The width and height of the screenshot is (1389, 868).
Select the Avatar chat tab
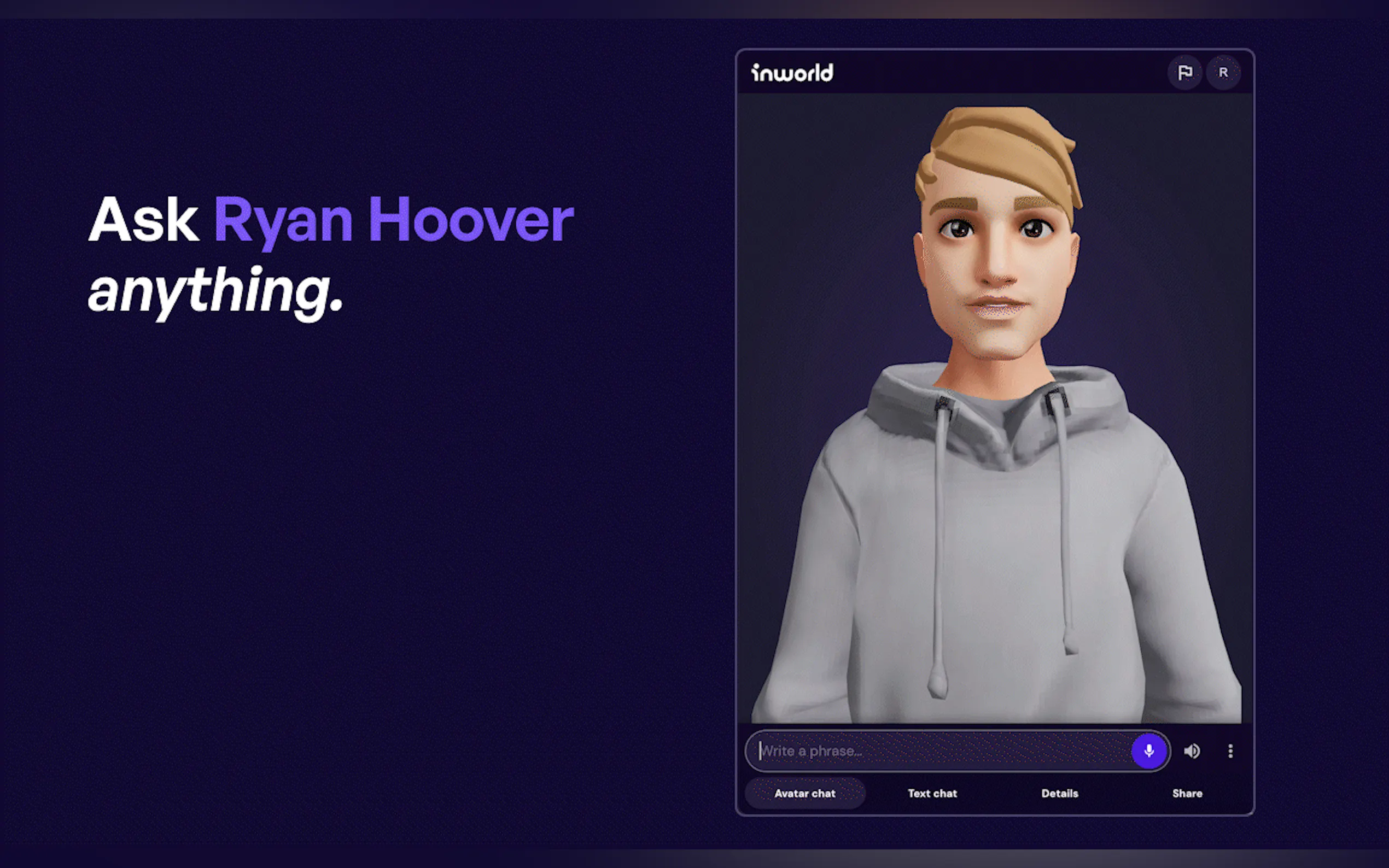[805, 793]
